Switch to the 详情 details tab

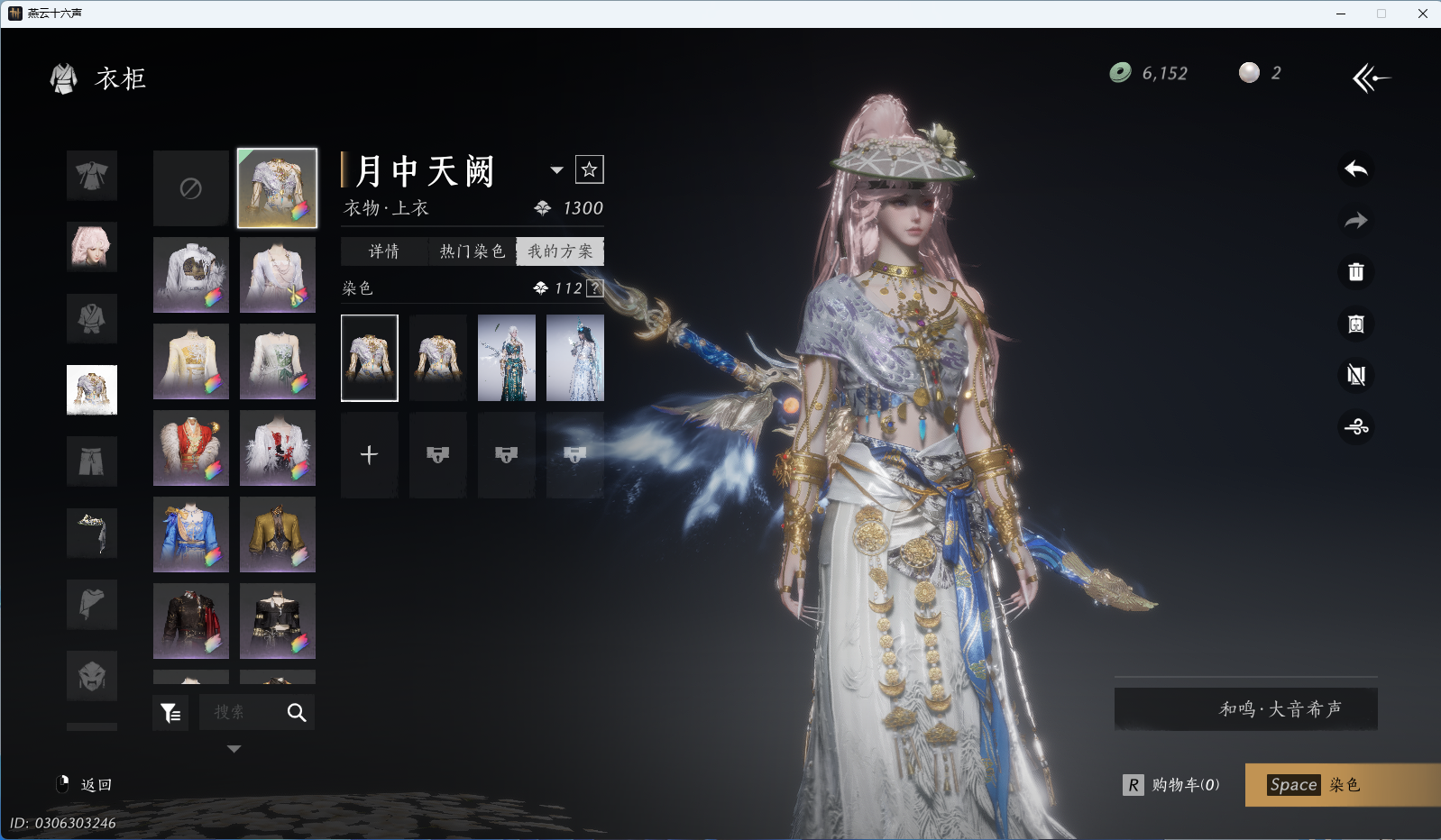click(383, 251)
